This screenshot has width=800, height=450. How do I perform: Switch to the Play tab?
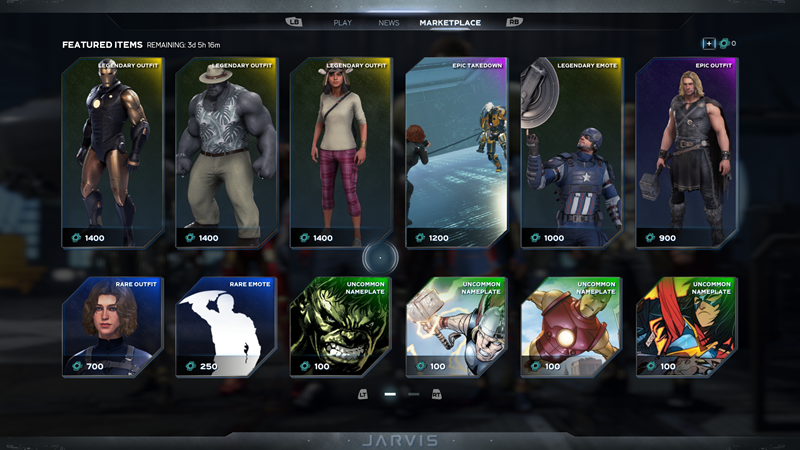(x=343, y=22)
